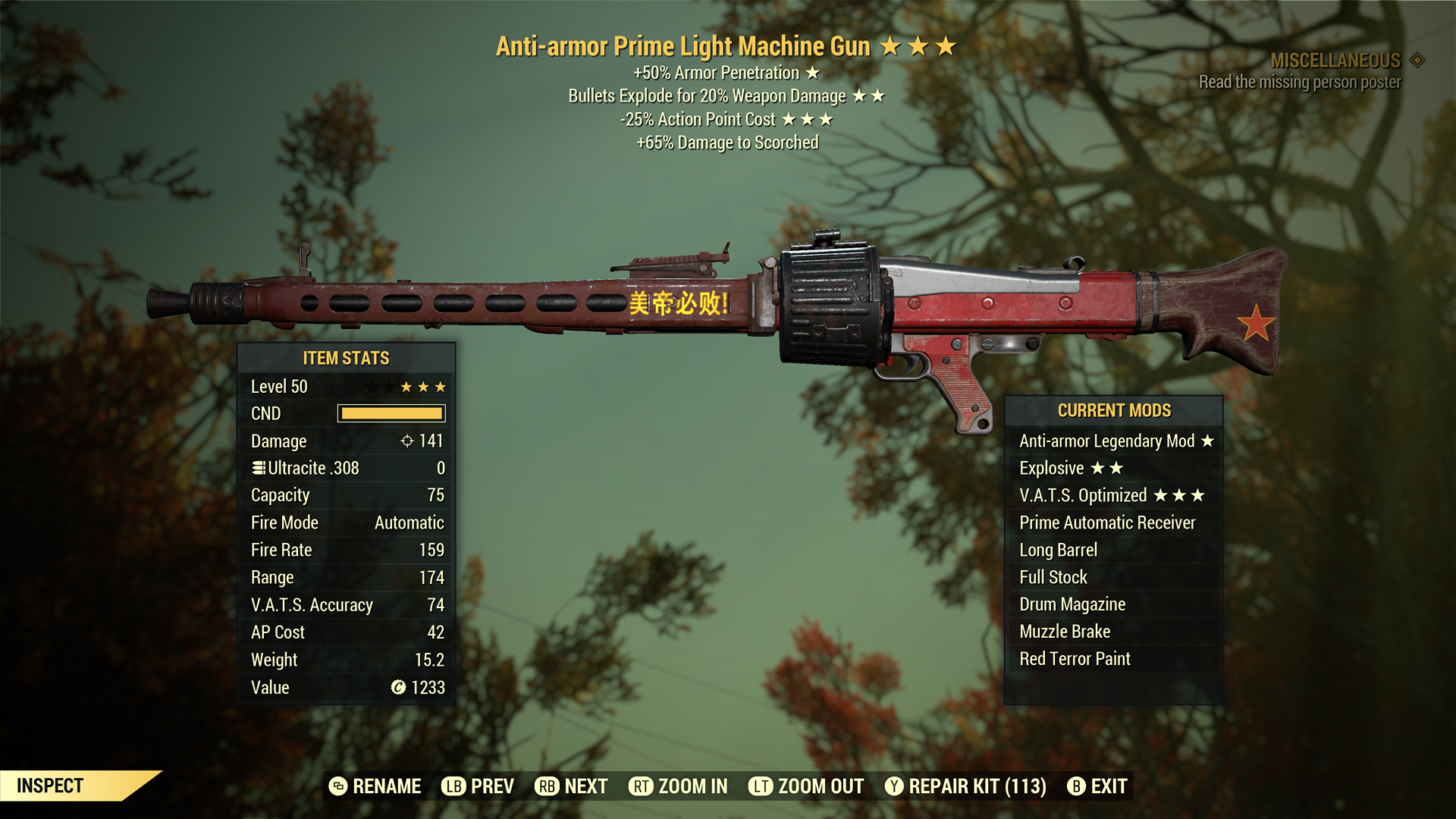Choose the RENAME option
Viewport: 1456px width, 819px height.
(x=375, y=786)
